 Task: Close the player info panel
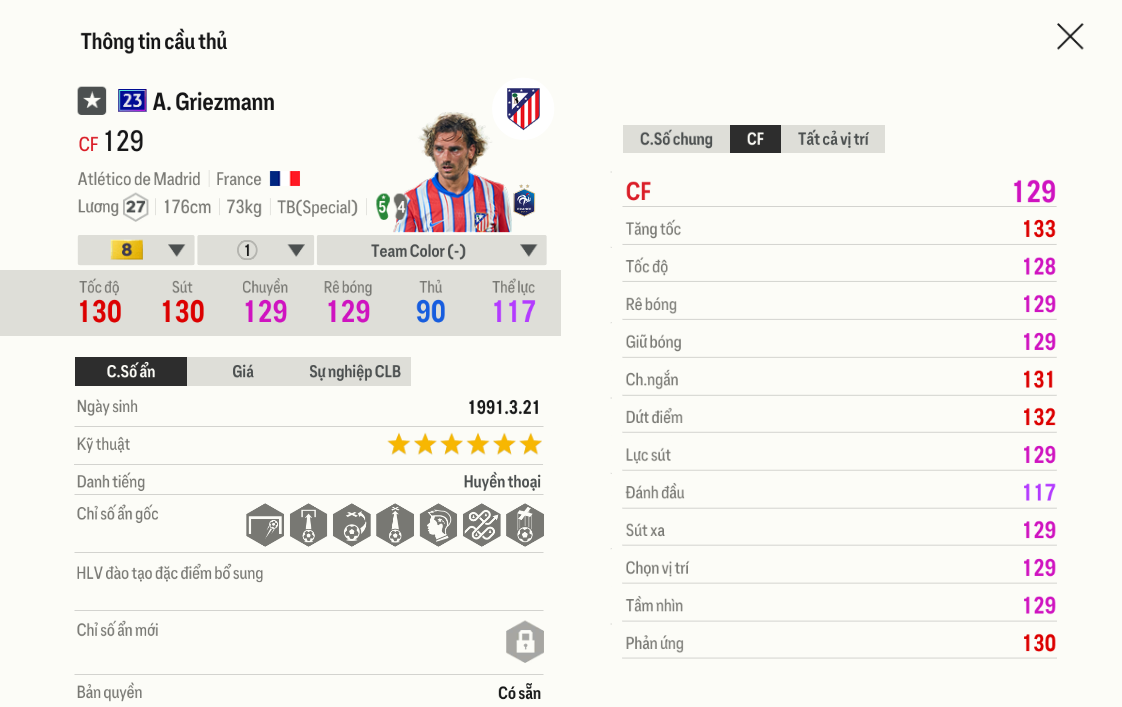1070,37
